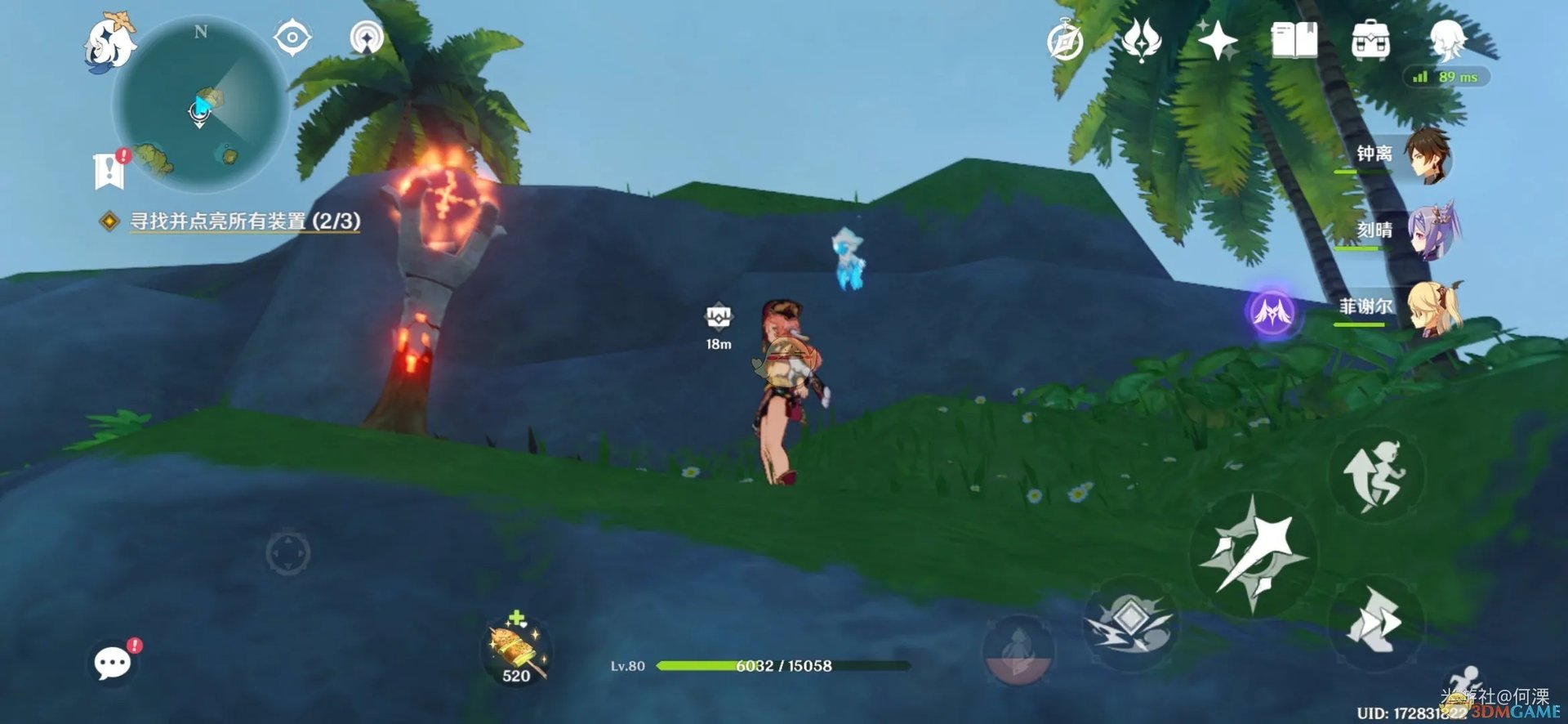
Task: Activate the purple elemental burst icon
Action: pos(1272,311)
